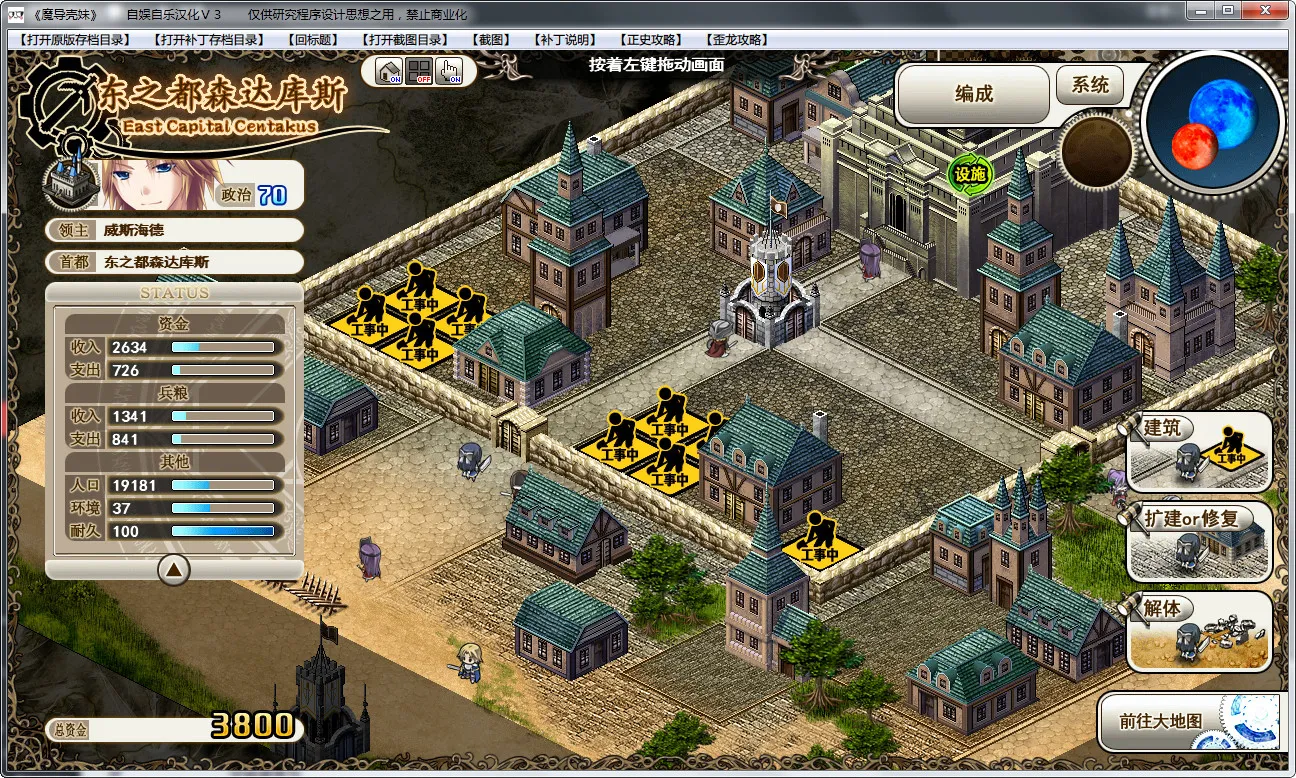Take a screenshot with the 截图 menu item
The height and width of the screenshot is (778, 1296).
coord(490,40)
